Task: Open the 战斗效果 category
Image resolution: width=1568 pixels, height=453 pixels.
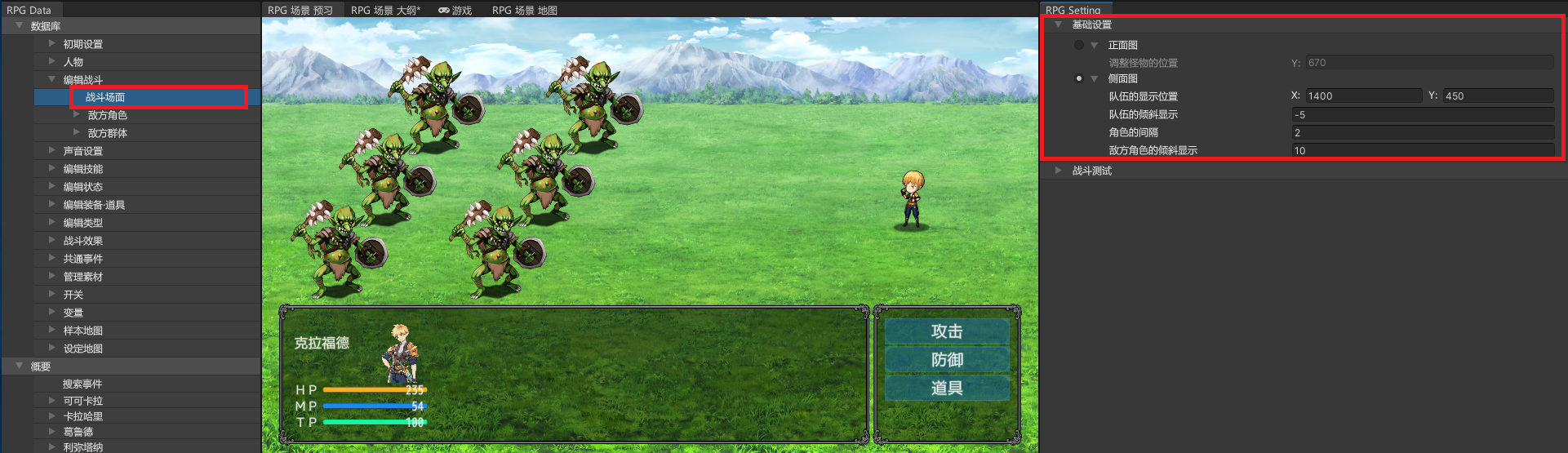Action: click(x=82, y=241)
